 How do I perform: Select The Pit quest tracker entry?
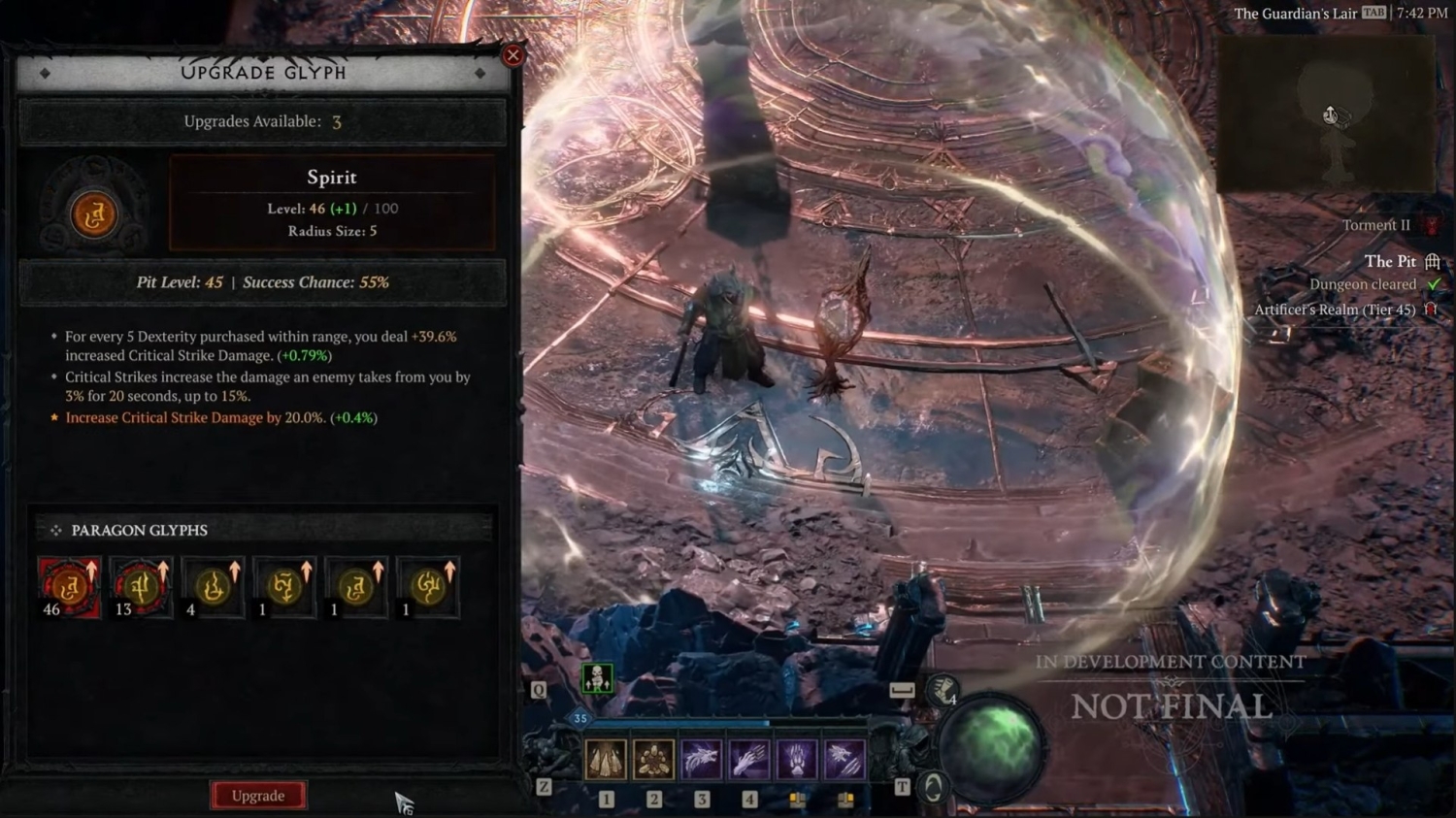[x=1390, y=261]
